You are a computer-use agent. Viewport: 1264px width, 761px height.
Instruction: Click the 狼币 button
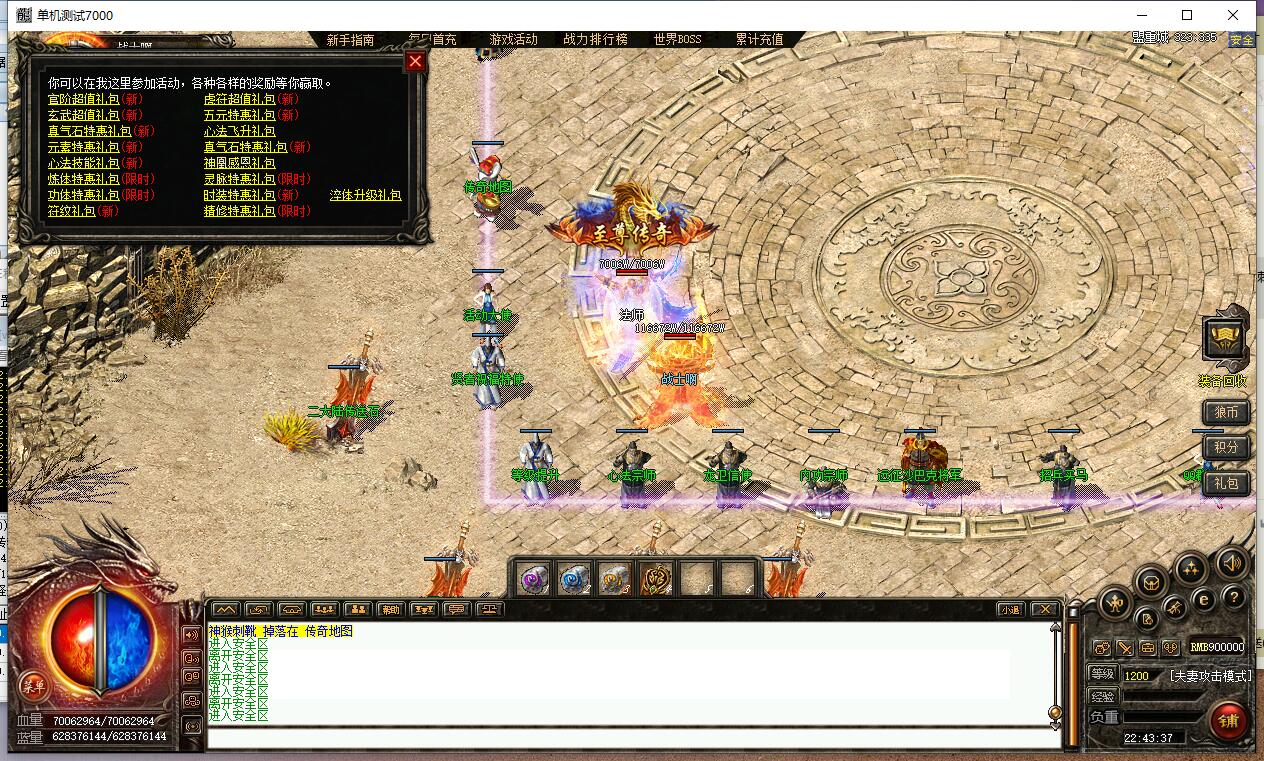click(1226, 412)
